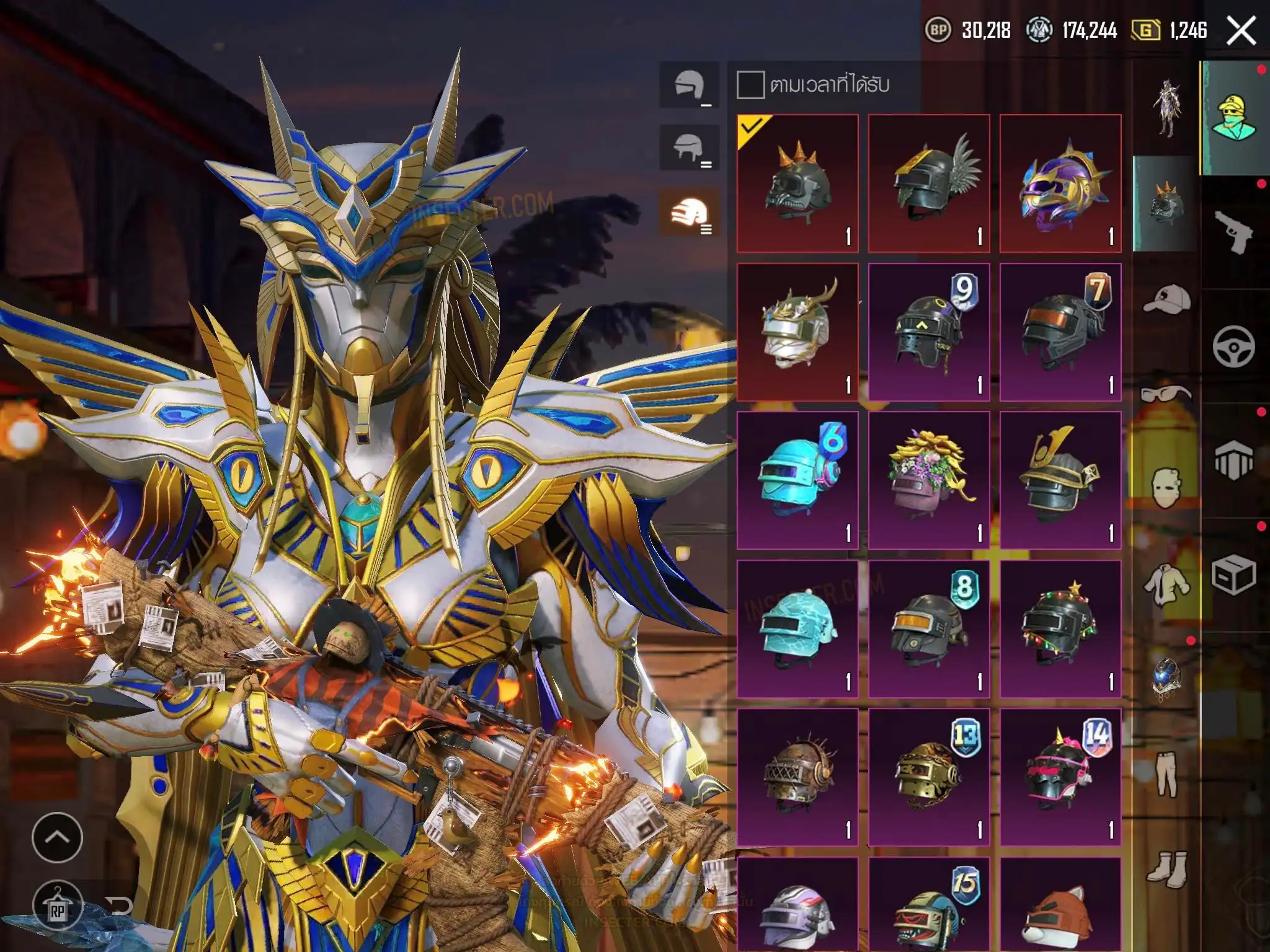The width and height of the screenshot is (1270, 952).
Task: Expand the up arrow circle button
Action: [57, 837]
